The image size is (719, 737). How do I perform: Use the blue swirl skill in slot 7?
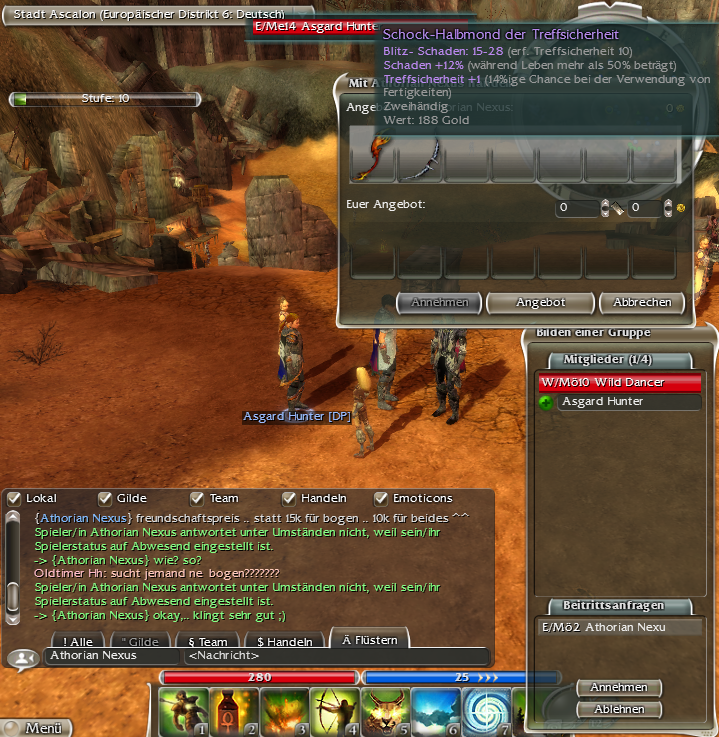488,712
